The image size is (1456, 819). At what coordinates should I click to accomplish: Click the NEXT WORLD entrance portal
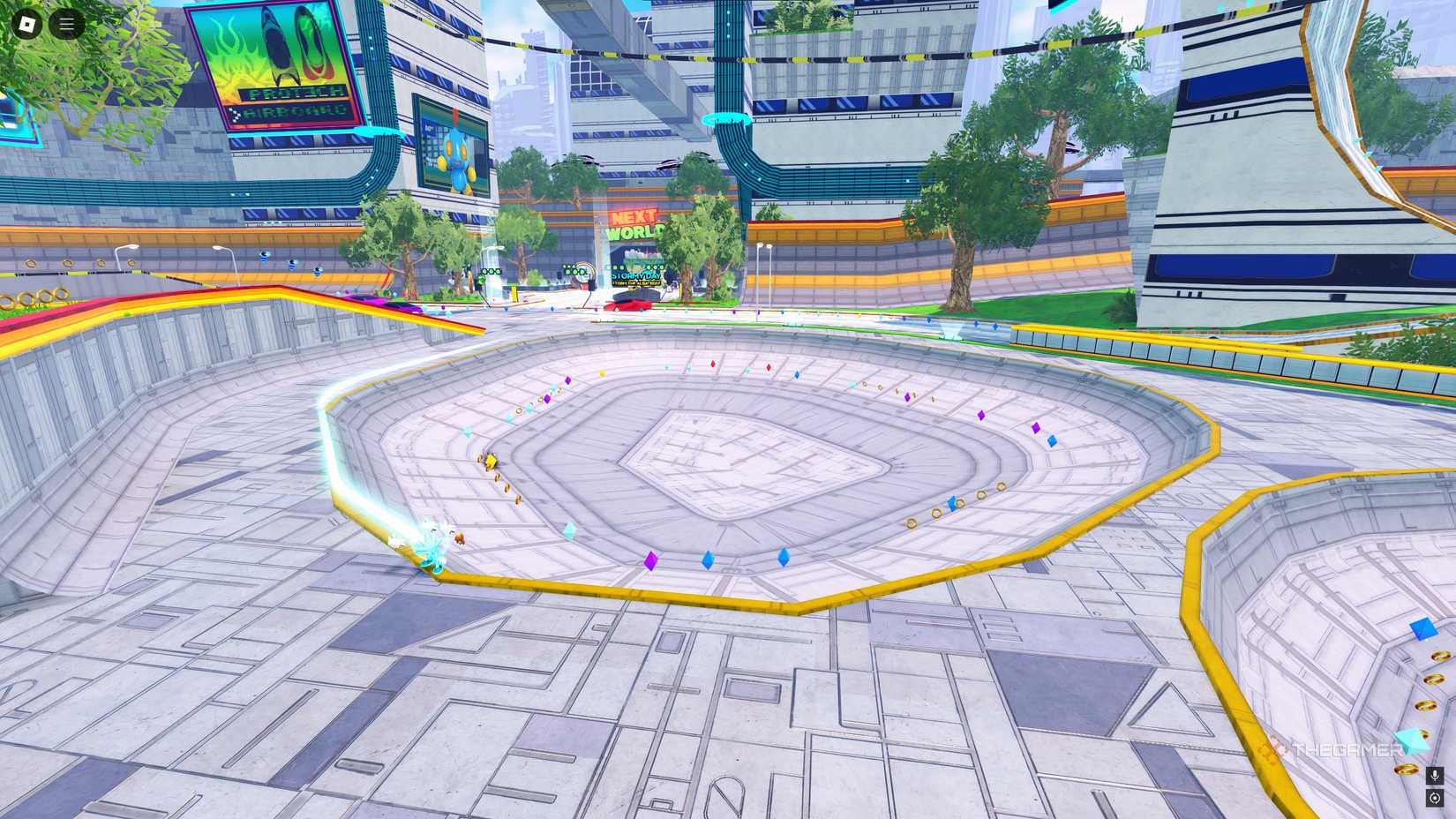pyautogui.click(x=636, y=259)
